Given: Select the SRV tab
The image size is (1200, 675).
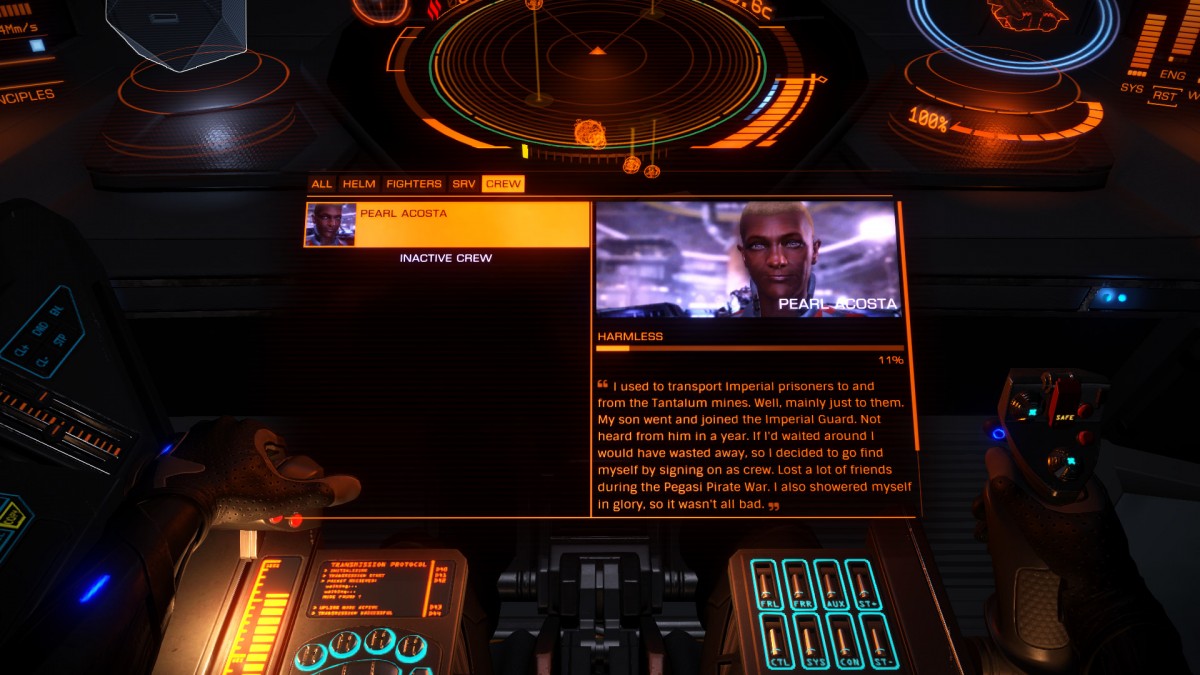Looking at the screenshot, I should (463, 184).
